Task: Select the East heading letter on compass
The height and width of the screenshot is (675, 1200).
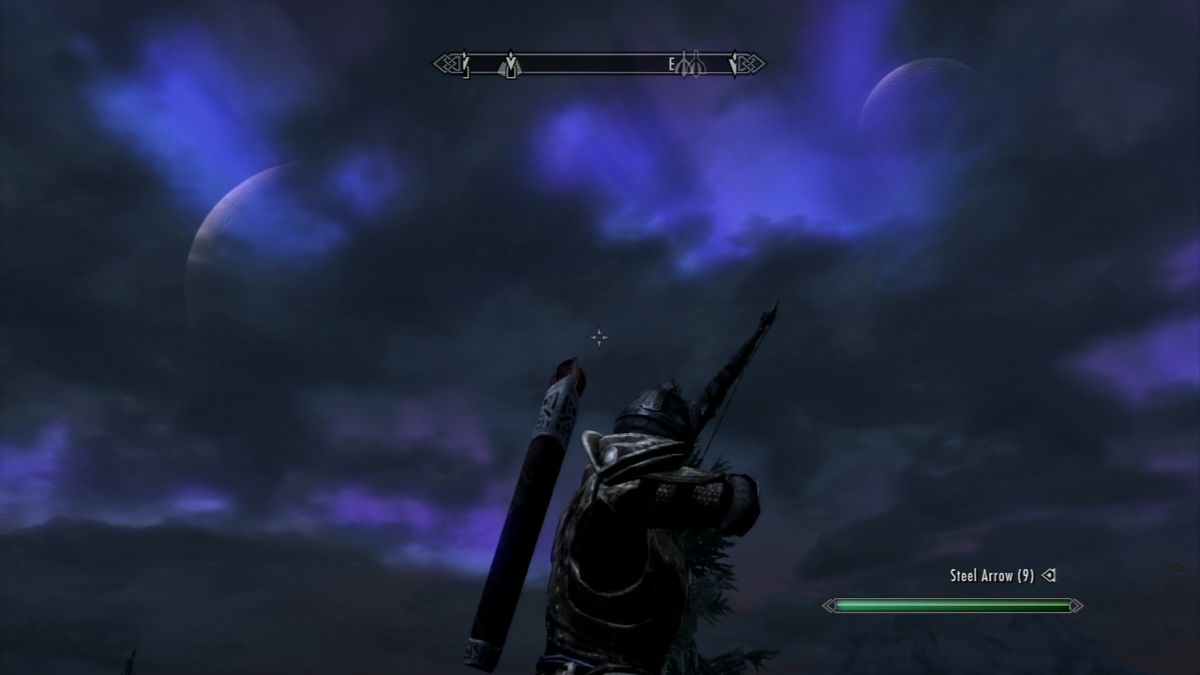Action: 672,65
